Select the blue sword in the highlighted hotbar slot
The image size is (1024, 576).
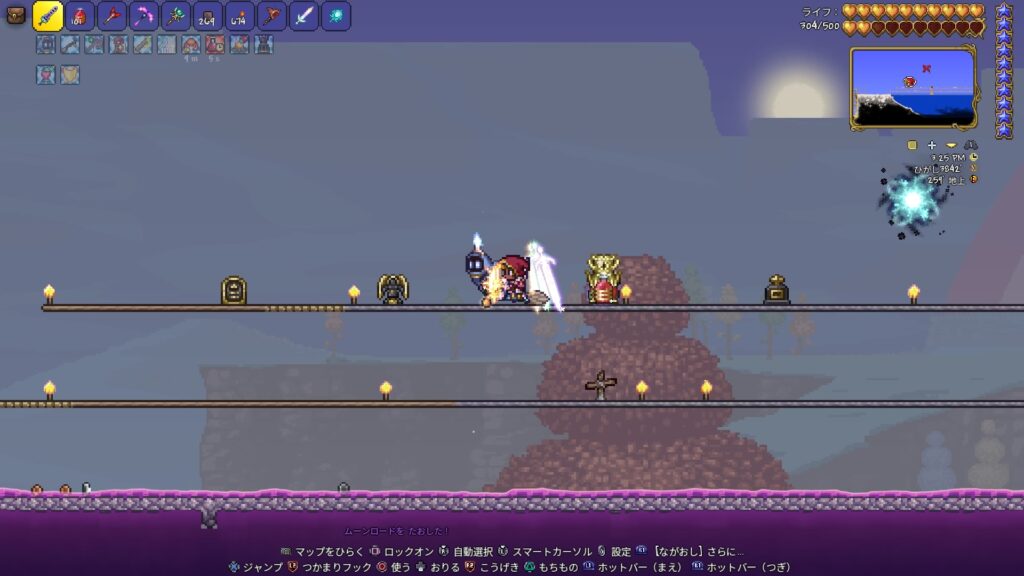[48, 15]
